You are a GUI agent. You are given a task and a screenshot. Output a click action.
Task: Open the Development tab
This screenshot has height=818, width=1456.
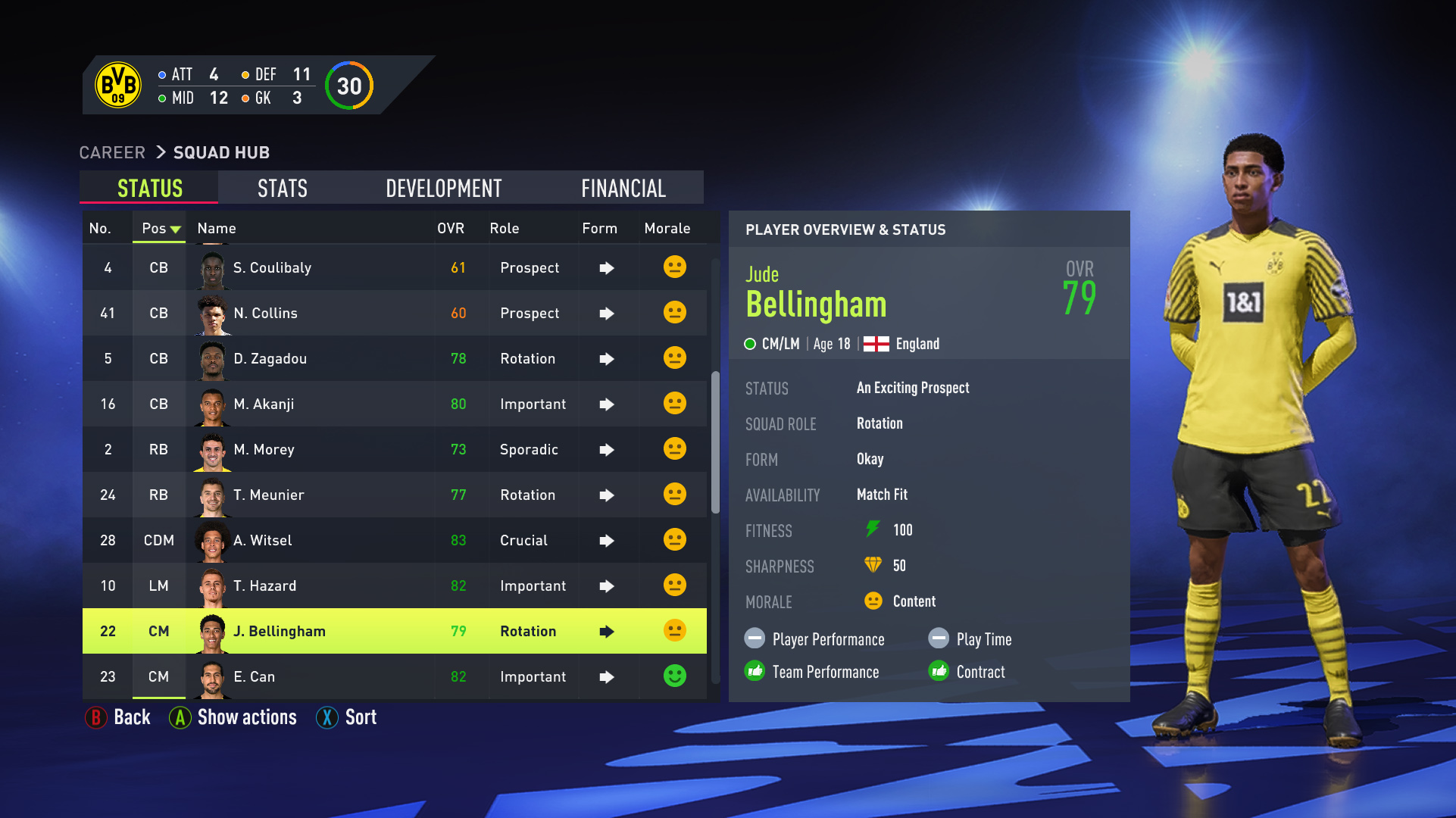coord(443,188)
